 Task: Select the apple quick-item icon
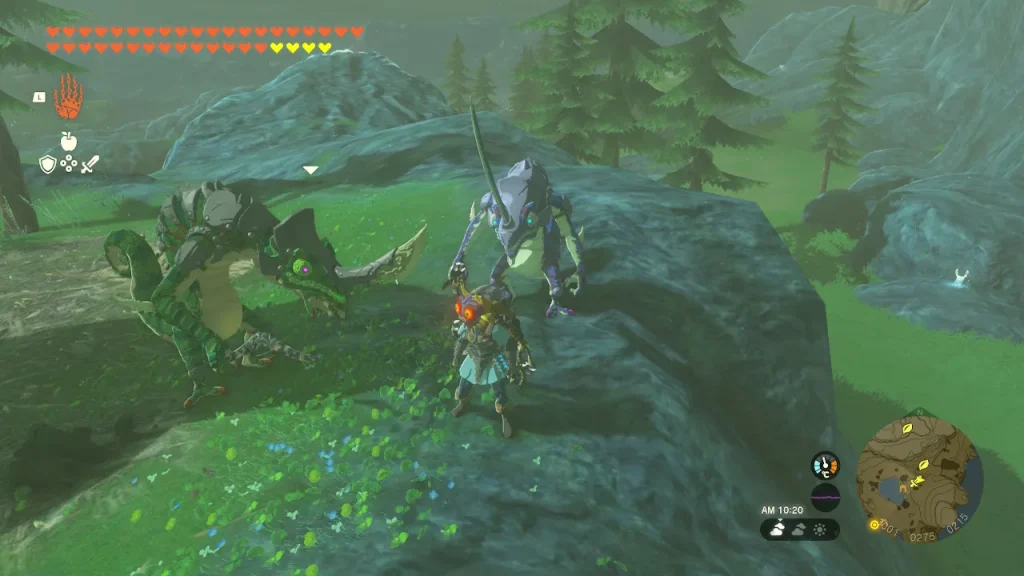point(68,141)
